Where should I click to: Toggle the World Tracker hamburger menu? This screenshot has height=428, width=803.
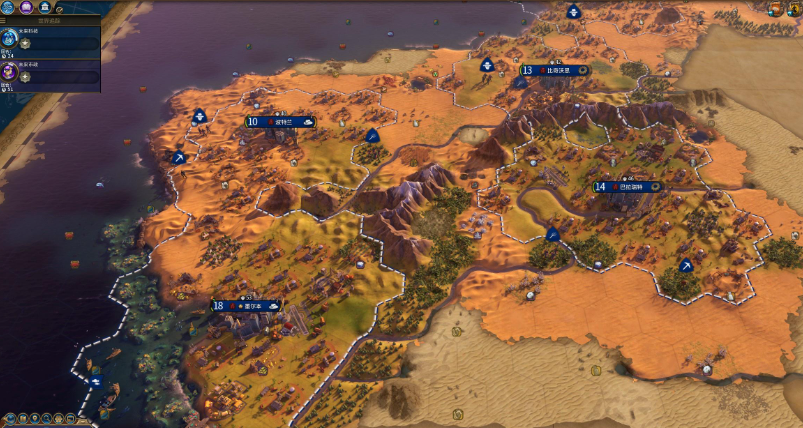(4, 19)
